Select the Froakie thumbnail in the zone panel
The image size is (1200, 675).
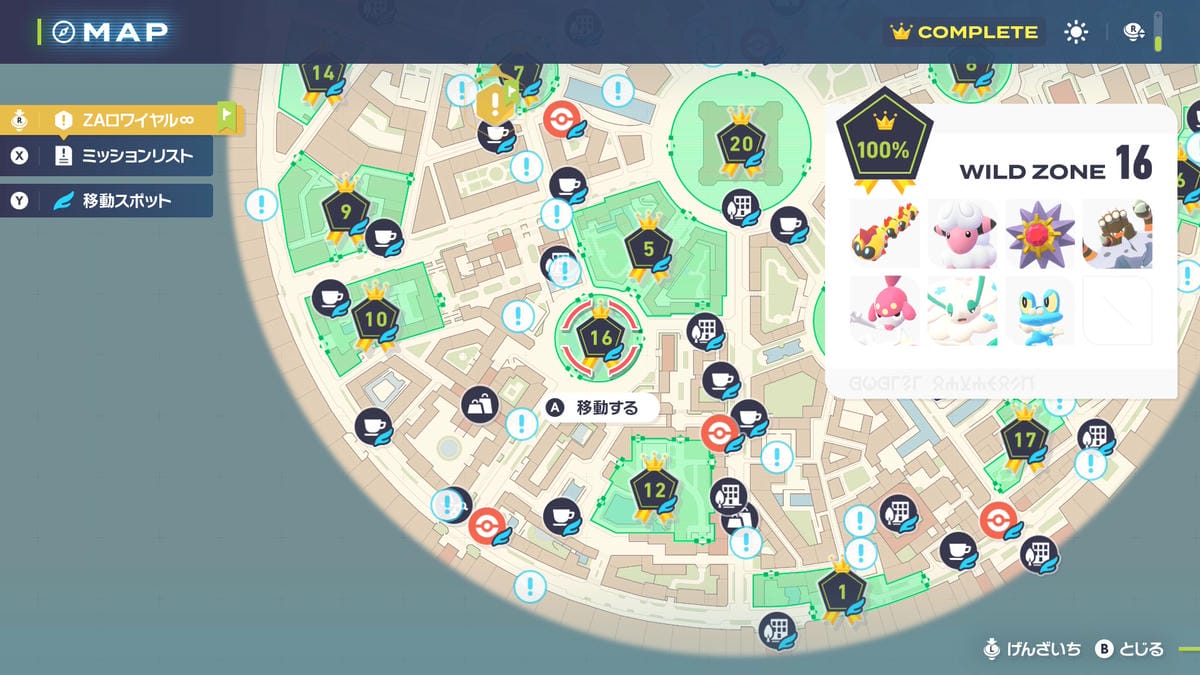[1040, 310]
